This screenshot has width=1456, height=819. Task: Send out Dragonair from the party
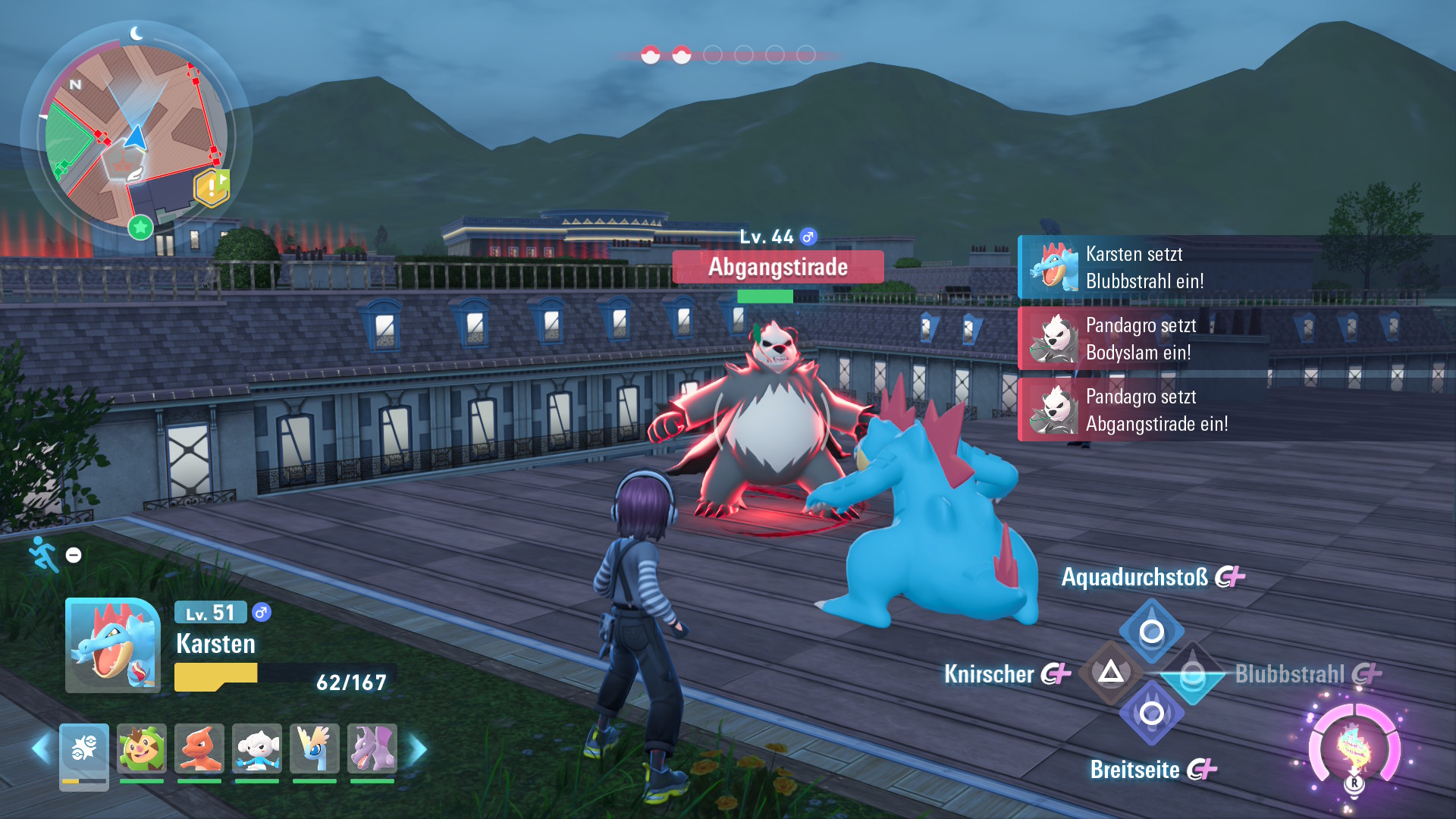315,748
